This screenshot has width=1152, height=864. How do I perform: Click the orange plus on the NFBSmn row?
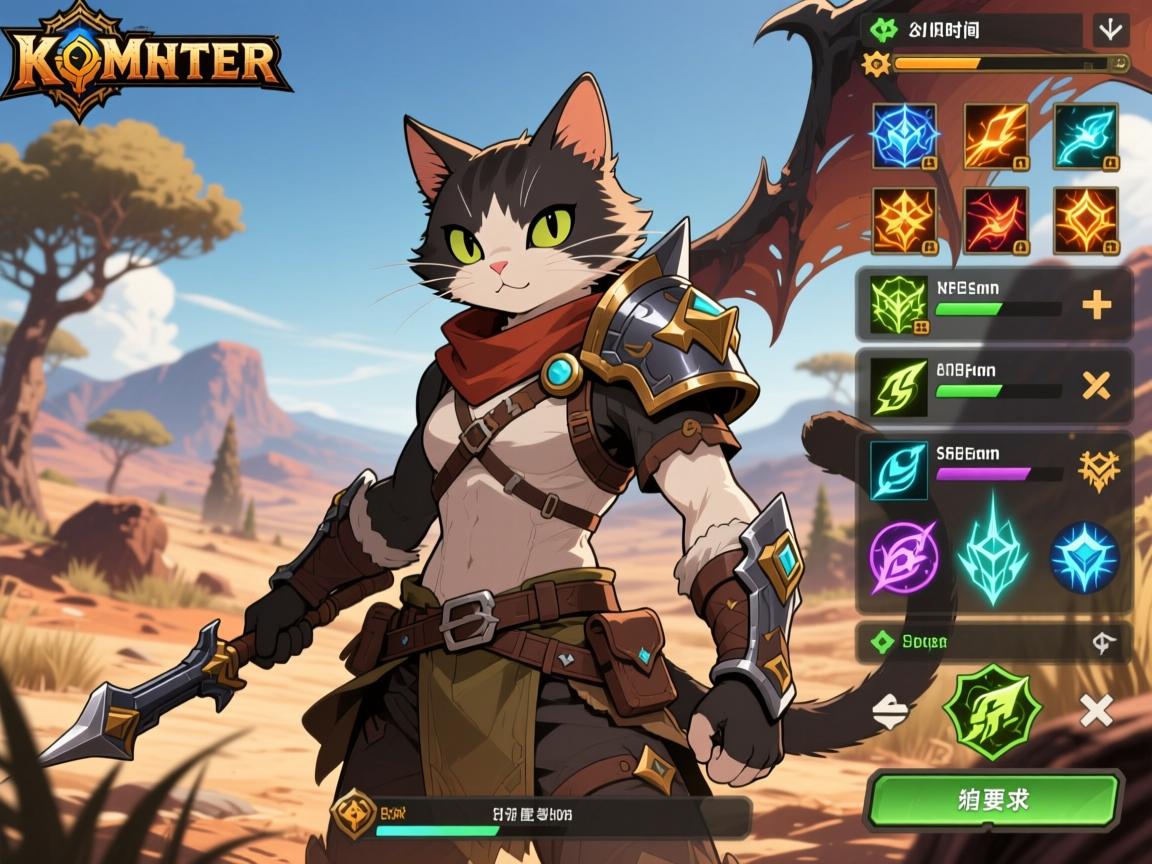point(1097,305)
